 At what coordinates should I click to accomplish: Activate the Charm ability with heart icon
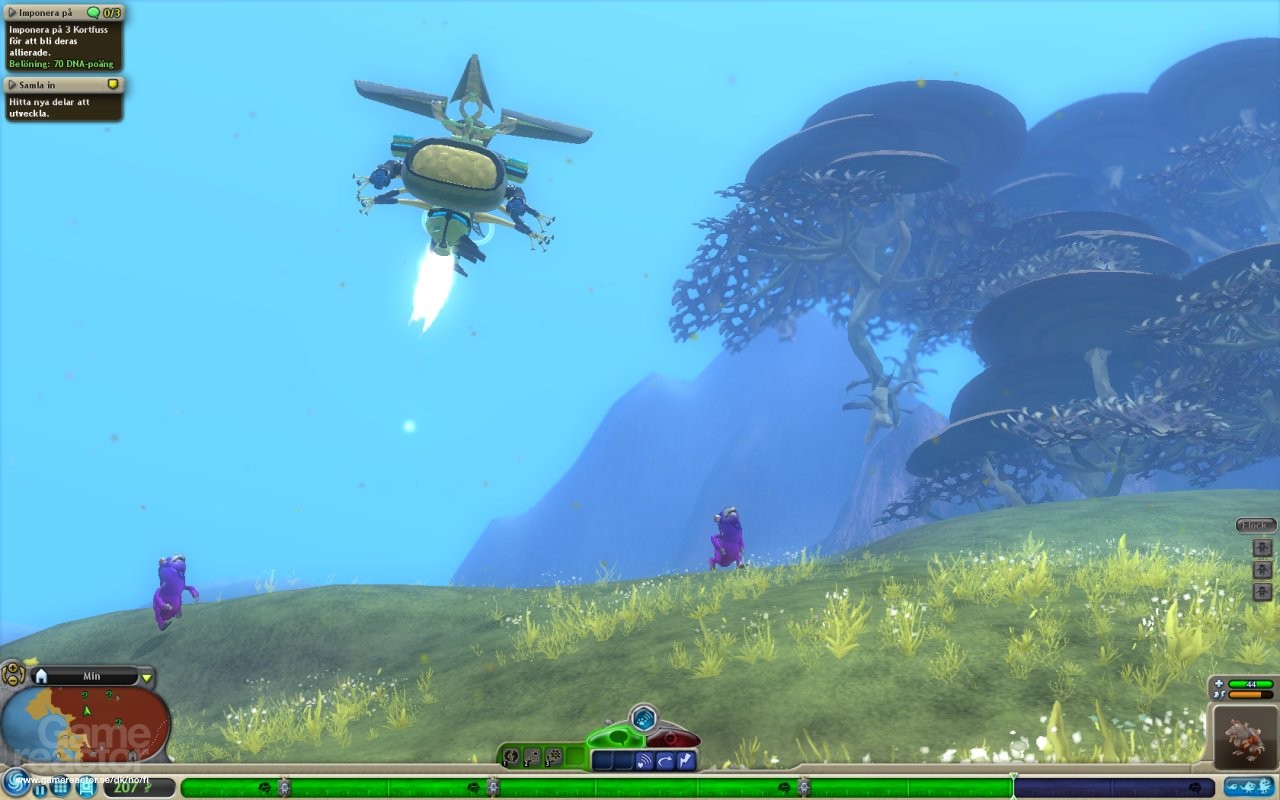[643, 760]
